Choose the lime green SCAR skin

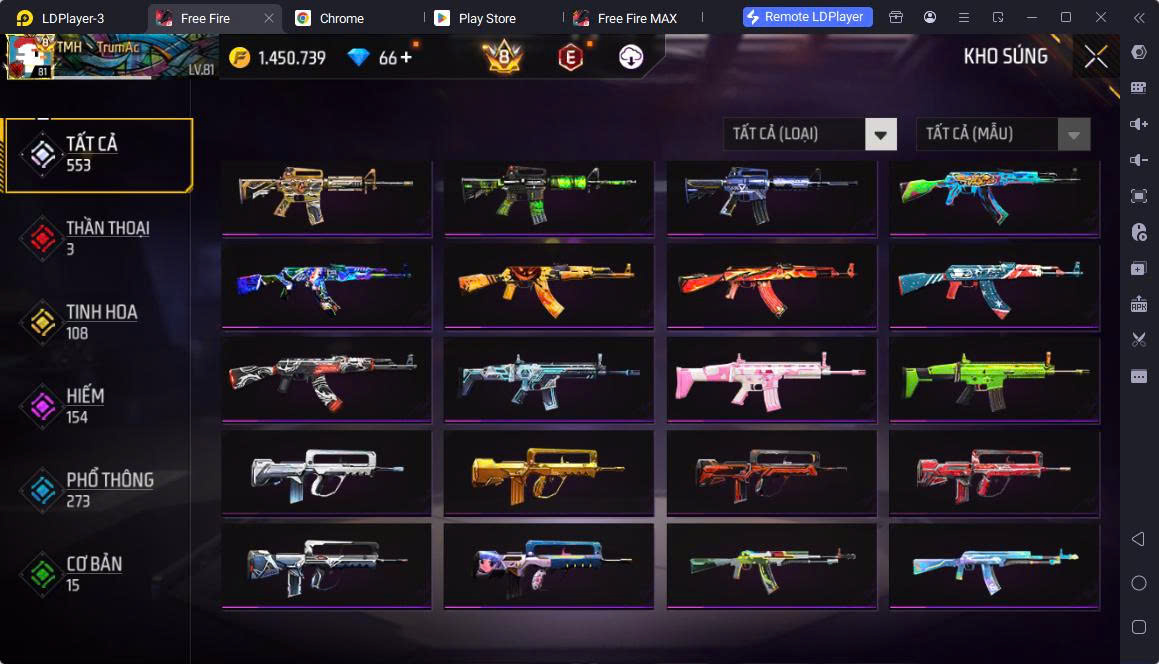click(994, 382)
